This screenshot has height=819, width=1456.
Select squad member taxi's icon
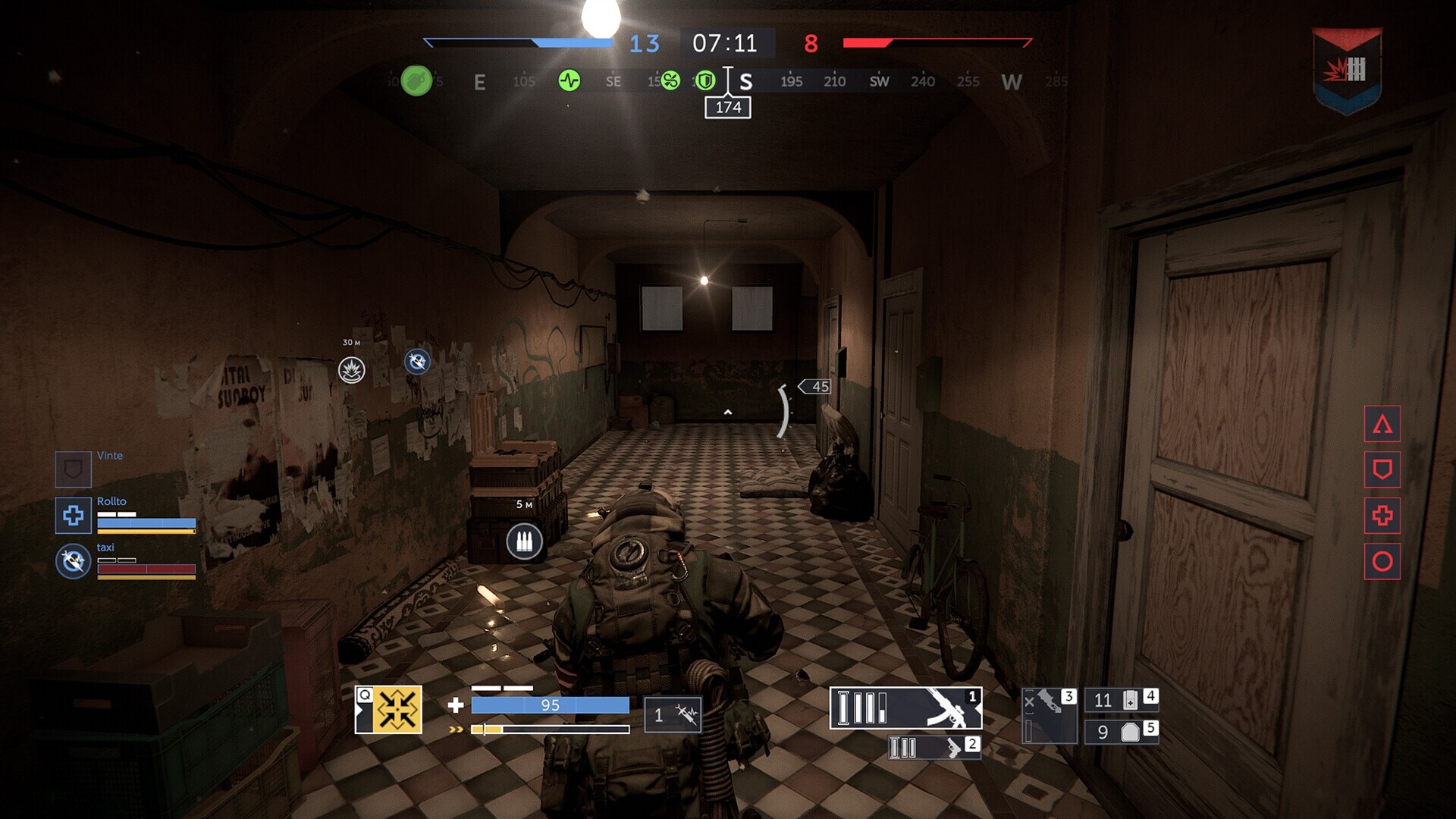click(x=74, y=562)
